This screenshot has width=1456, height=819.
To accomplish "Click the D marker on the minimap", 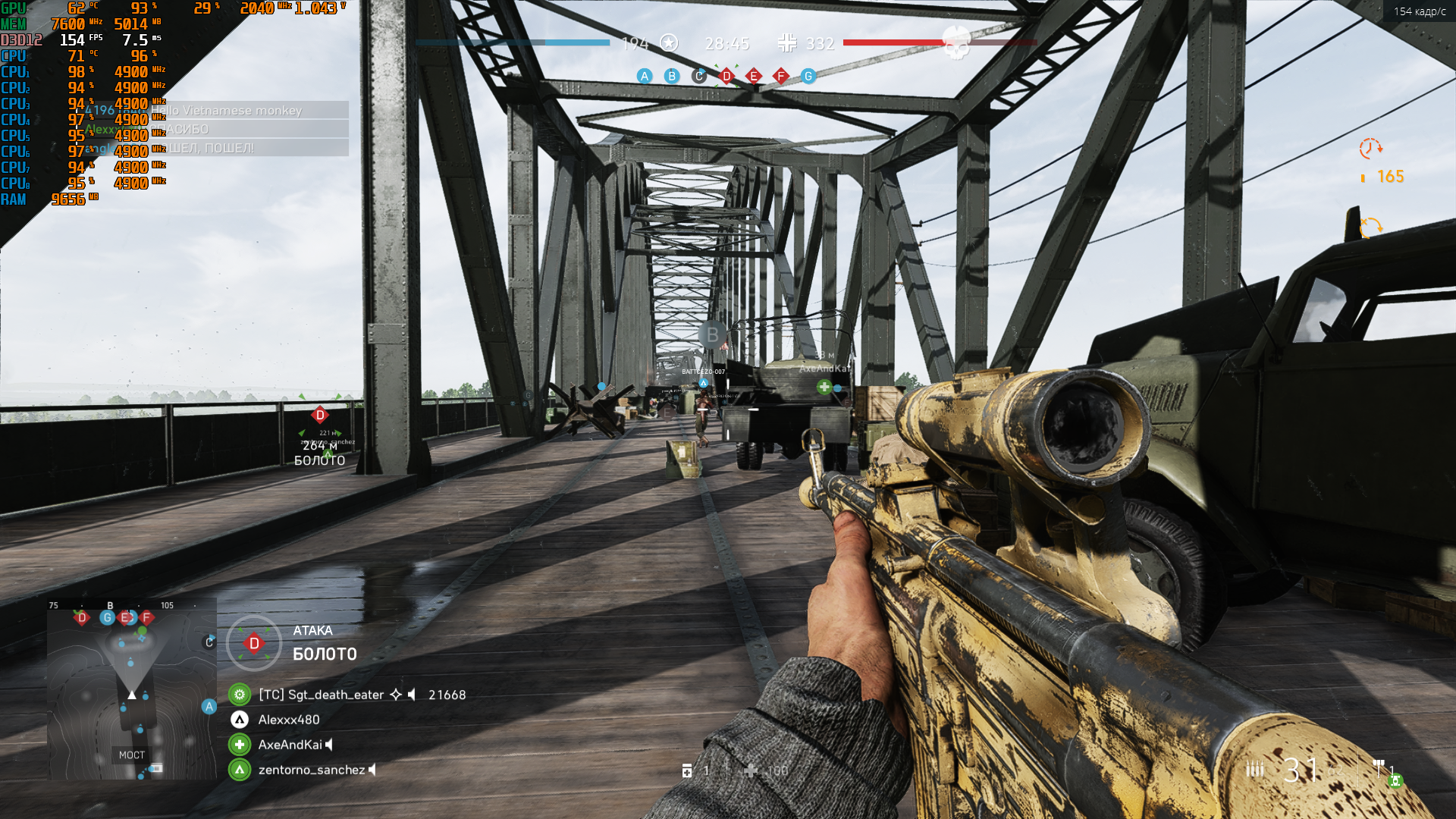I will click(82, 618).
